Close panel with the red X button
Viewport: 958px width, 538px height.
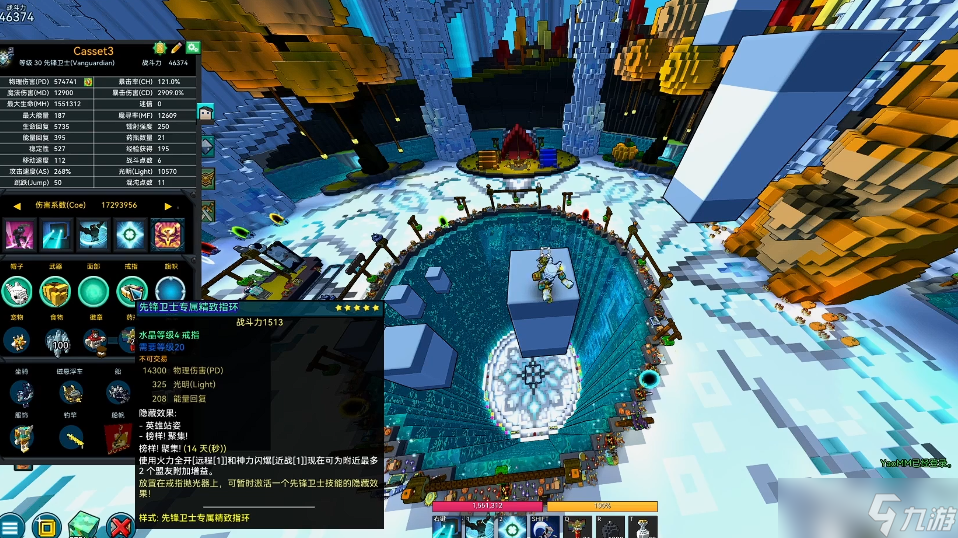tap(121, 525)
